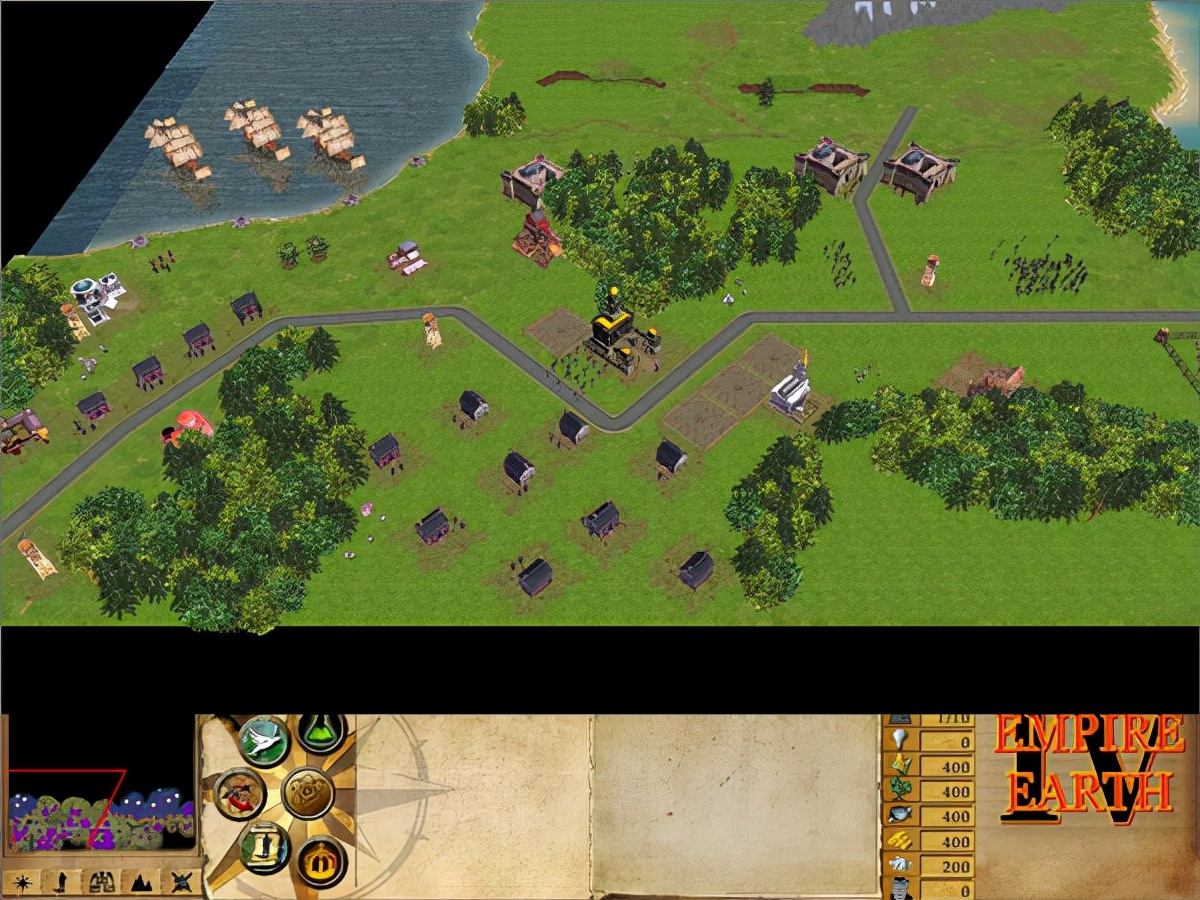Select the scroll with figure button
The height and width of the screenshot is (900, 1200).
click(x=264, y=847)
